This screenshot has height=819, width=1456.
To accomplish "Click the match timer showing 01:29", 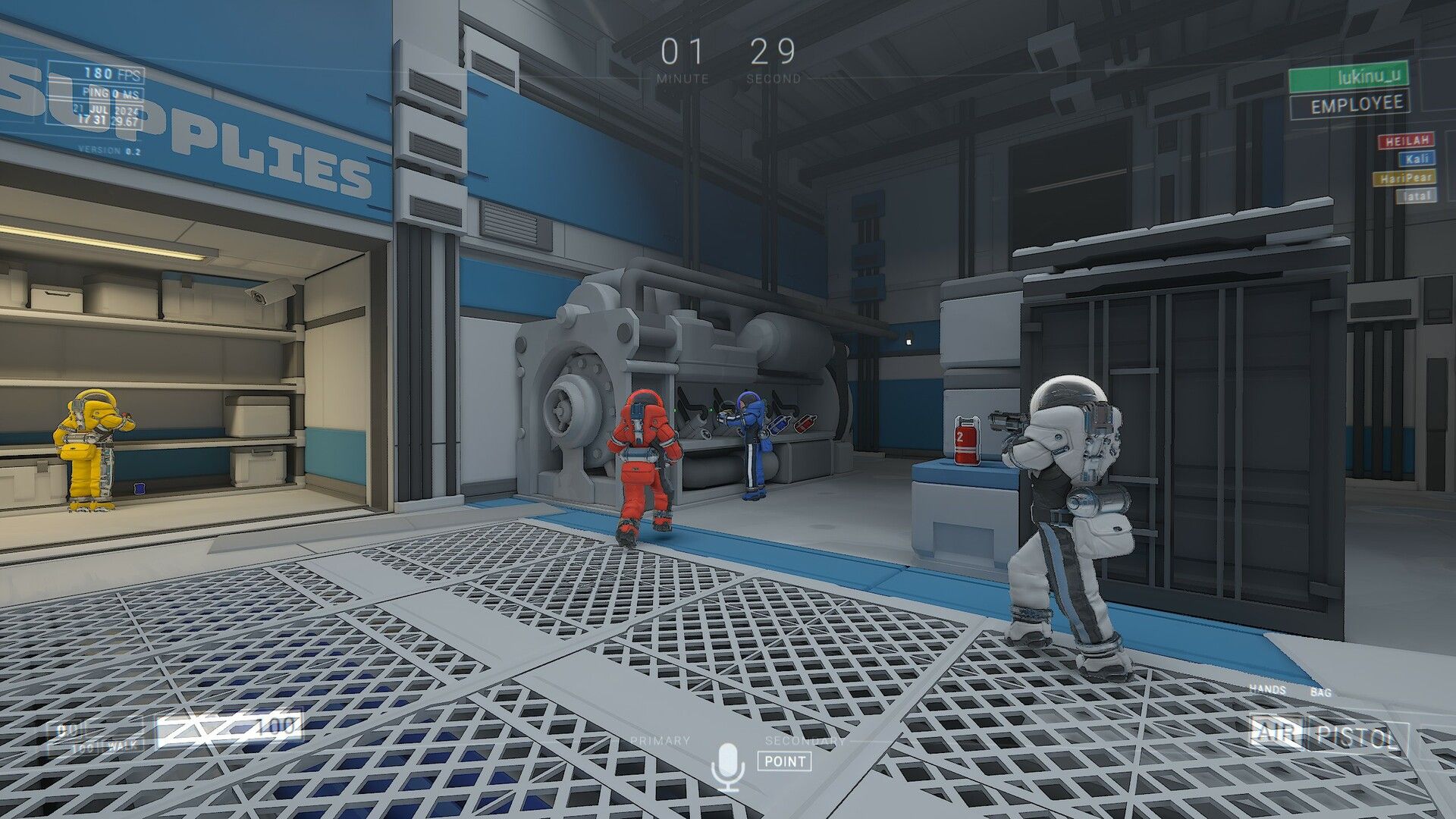I will (x=726, y=53).
